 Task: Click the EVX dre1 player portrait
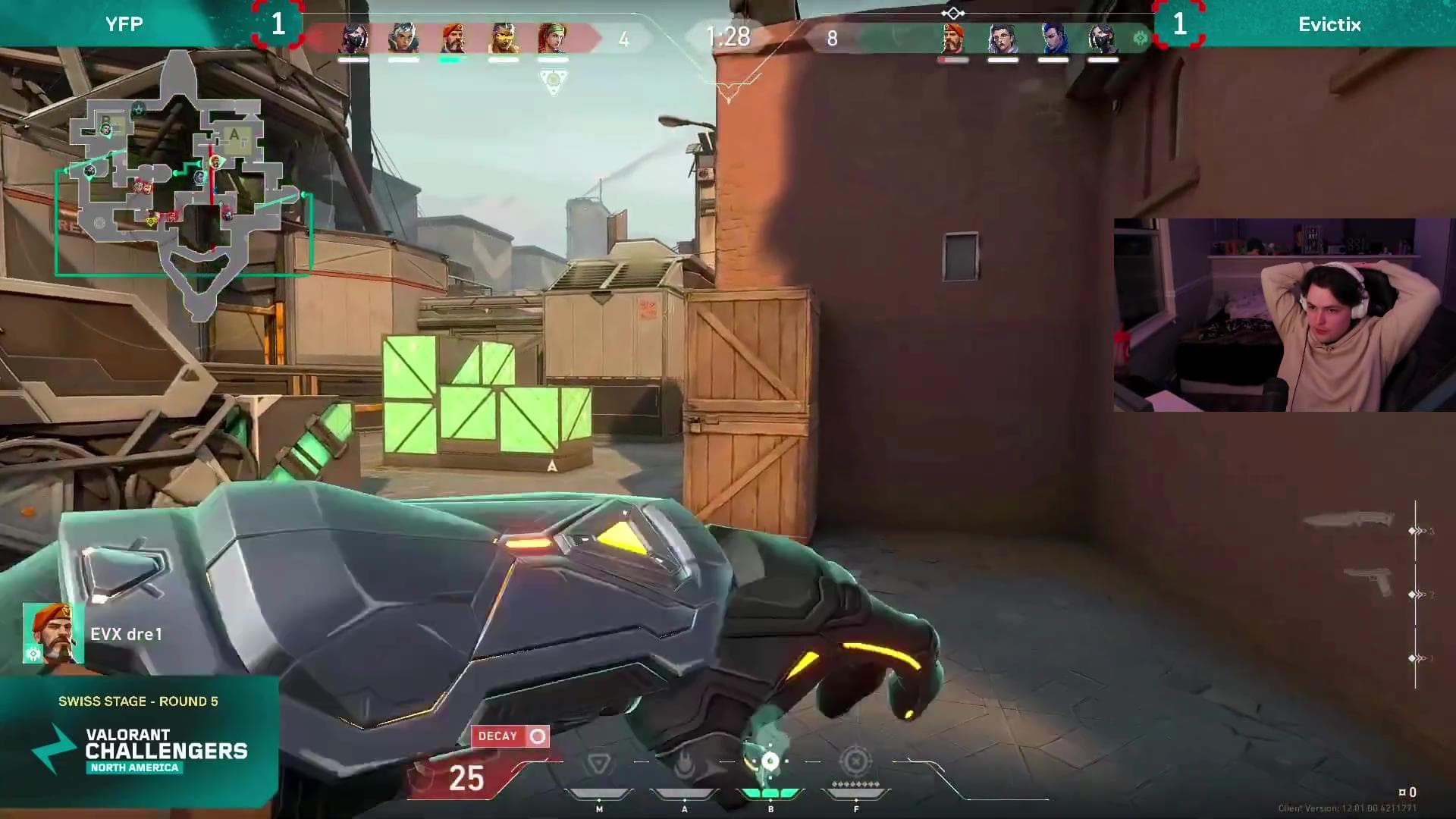[x=51, y=633]
